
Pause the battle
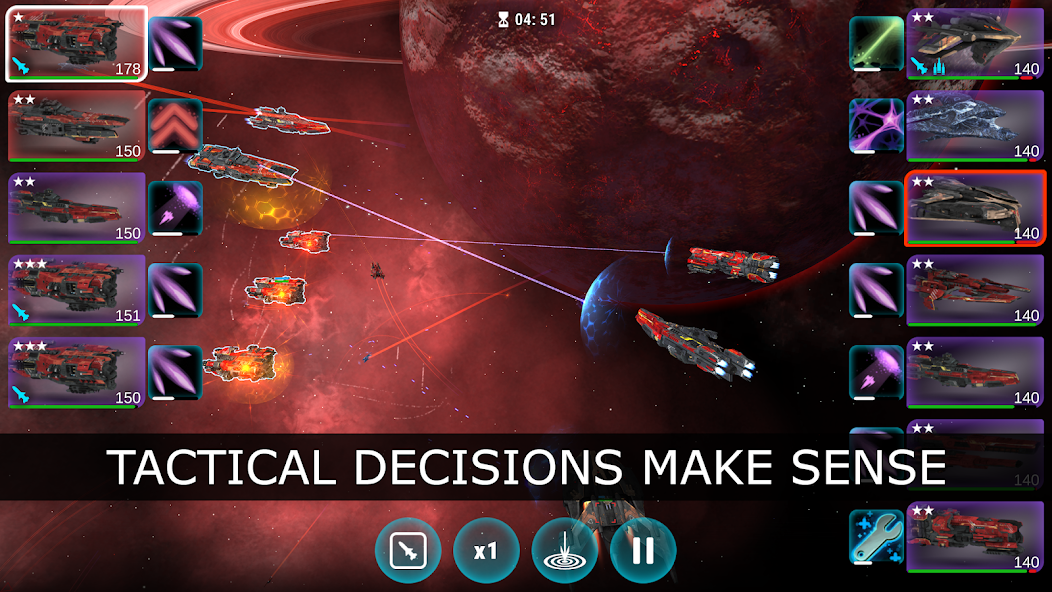[x=643, y=551]
